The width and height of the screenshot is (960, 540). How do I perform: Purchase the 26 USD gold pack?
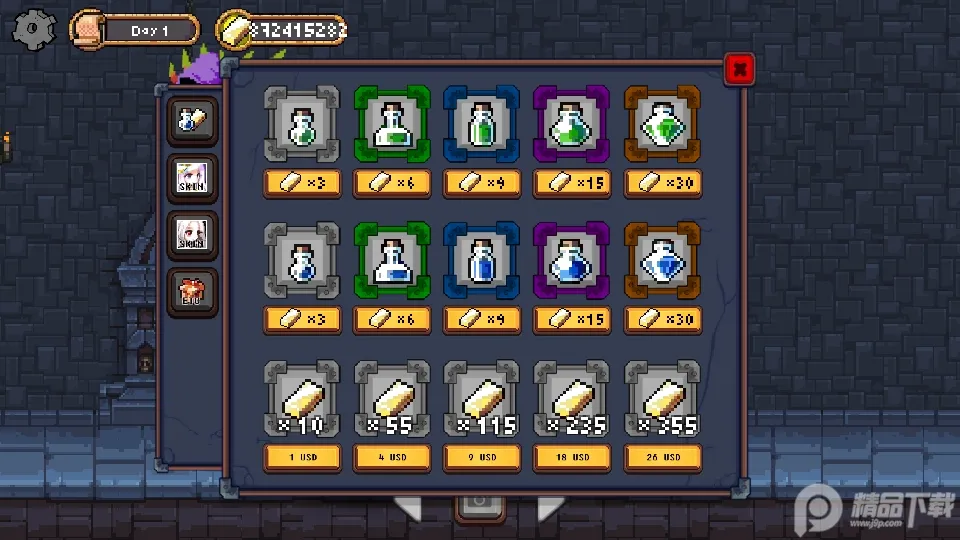tap(662, 457)
